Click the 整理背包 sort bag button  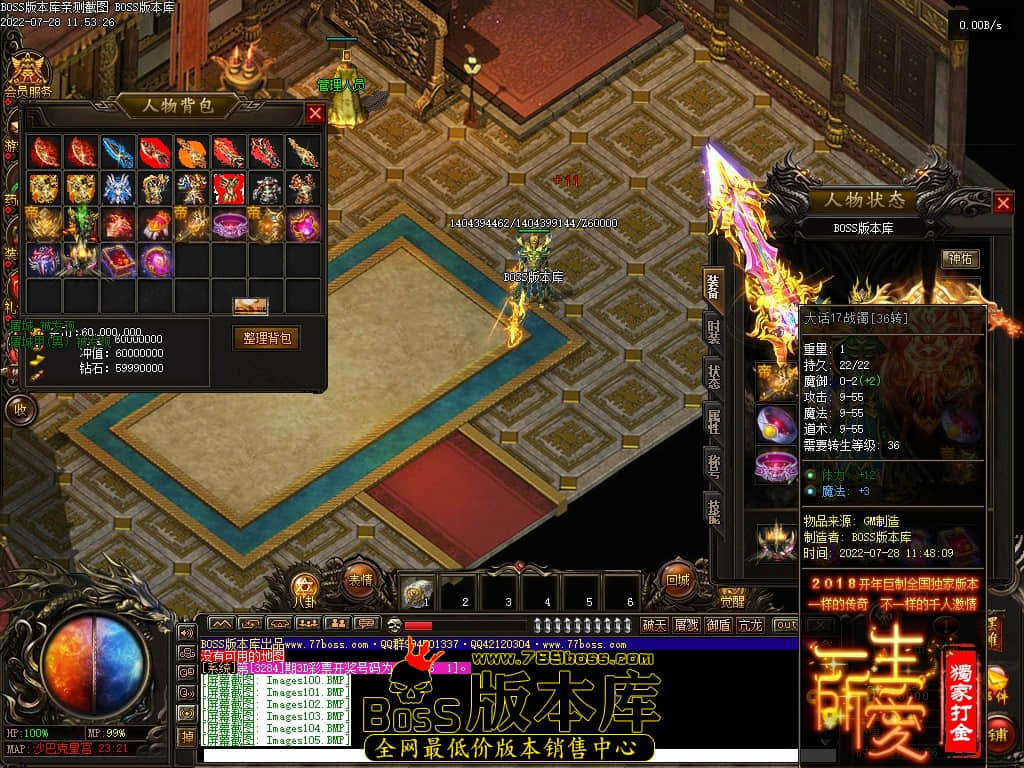point(265,338)
